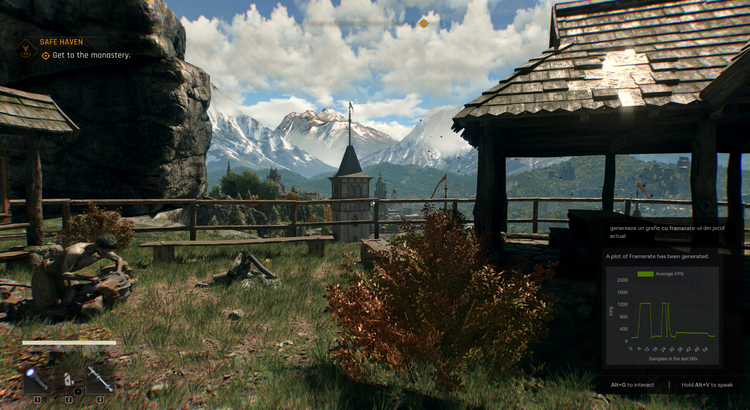Viewport: 750px width, 410px height.
Task: Click the orange diamond objective marker
Action: click(x=423, y=23)
